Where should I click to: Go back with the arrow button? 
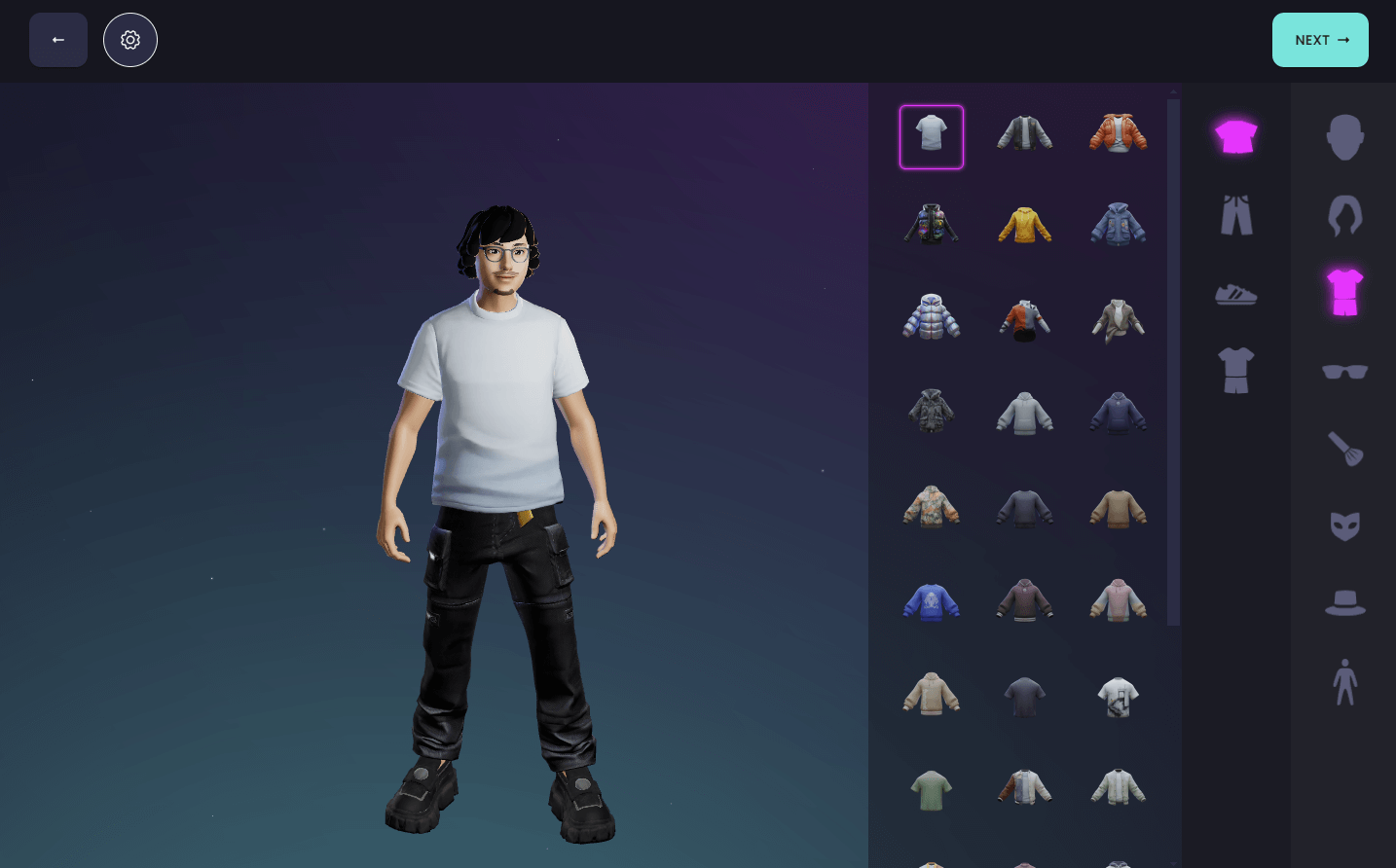(x=58, y=40)
